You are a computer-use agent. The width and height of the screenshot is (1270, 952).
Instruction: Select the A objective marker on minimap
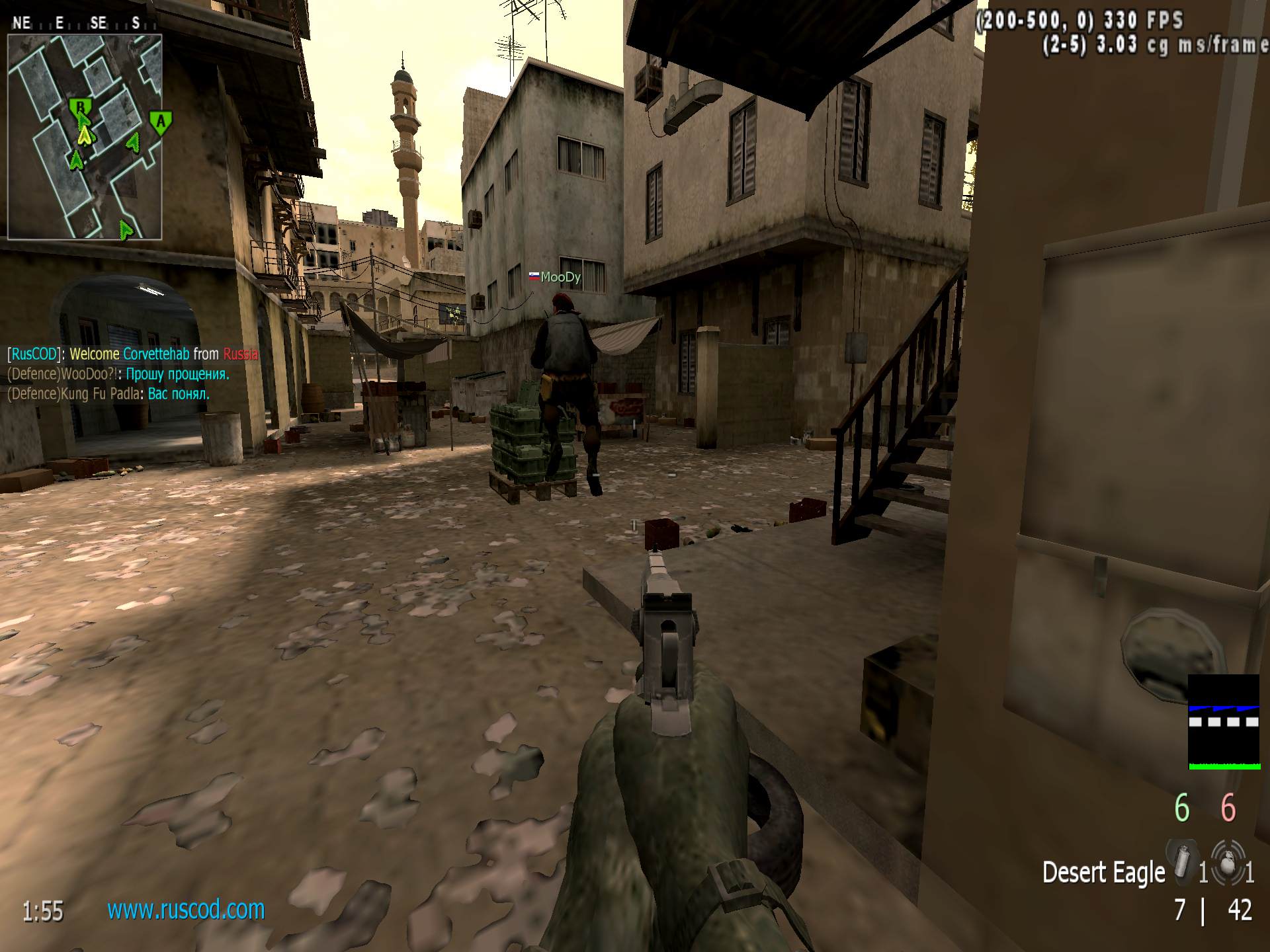160,122
